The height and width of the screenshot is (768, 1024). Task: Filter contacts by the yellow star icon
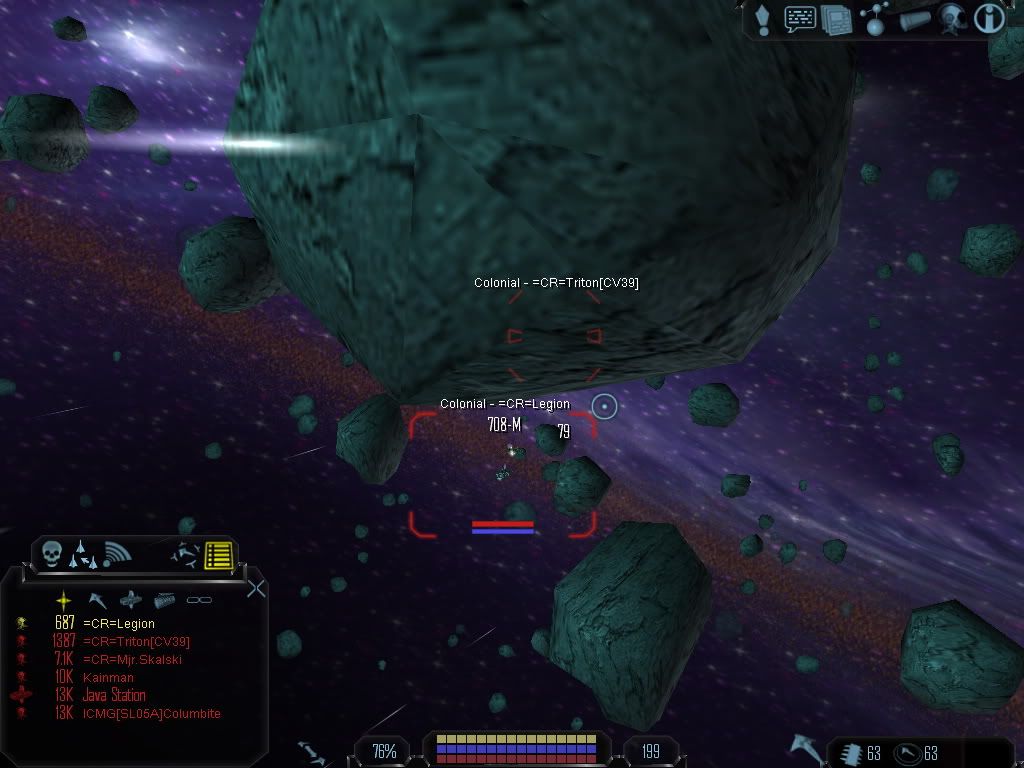(x=64, y=599)
